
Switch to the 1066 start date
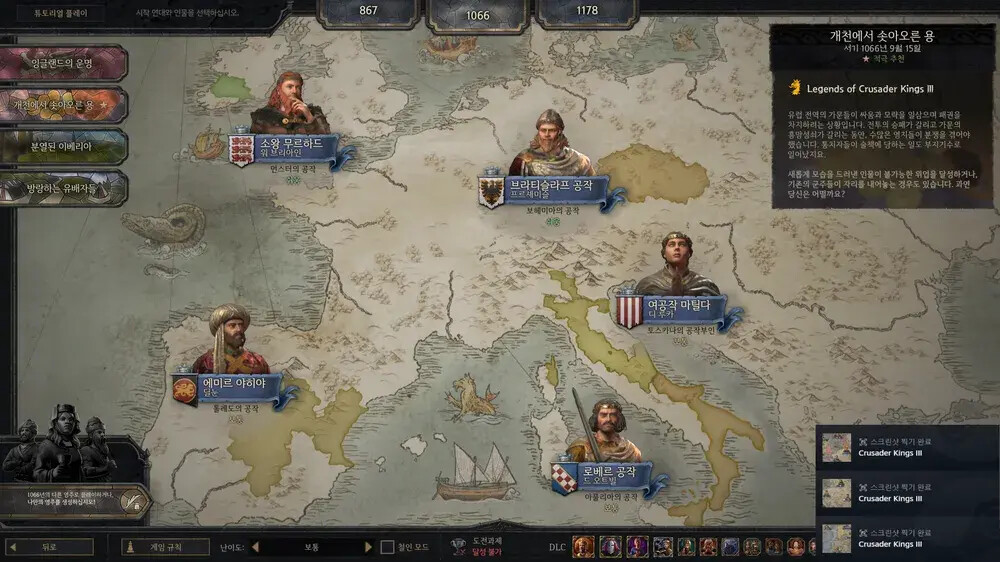(x=478, y=15)
